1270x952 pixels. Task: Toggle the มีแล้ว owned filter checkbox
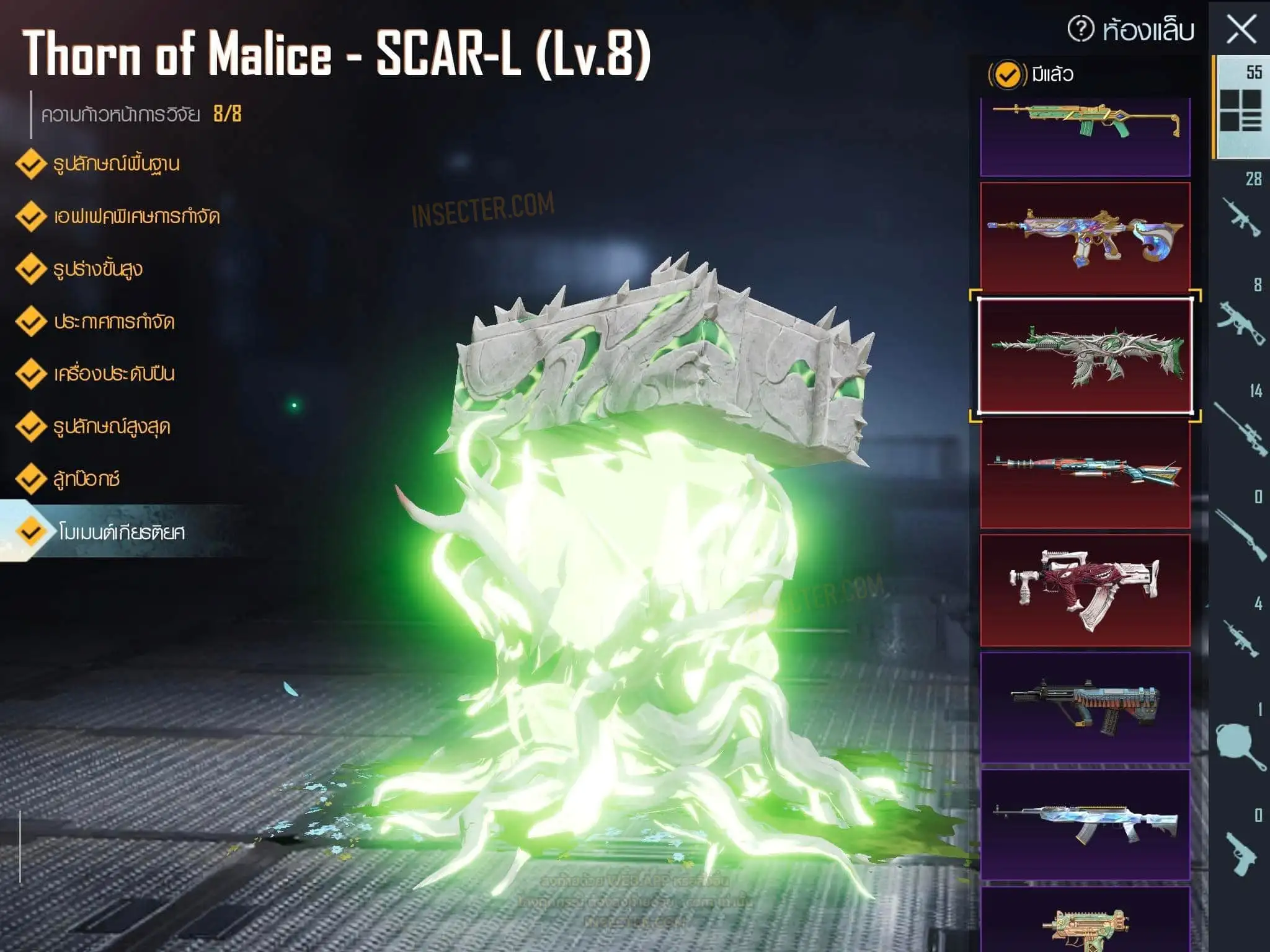pyautogui.click(x=1006, y=75)
